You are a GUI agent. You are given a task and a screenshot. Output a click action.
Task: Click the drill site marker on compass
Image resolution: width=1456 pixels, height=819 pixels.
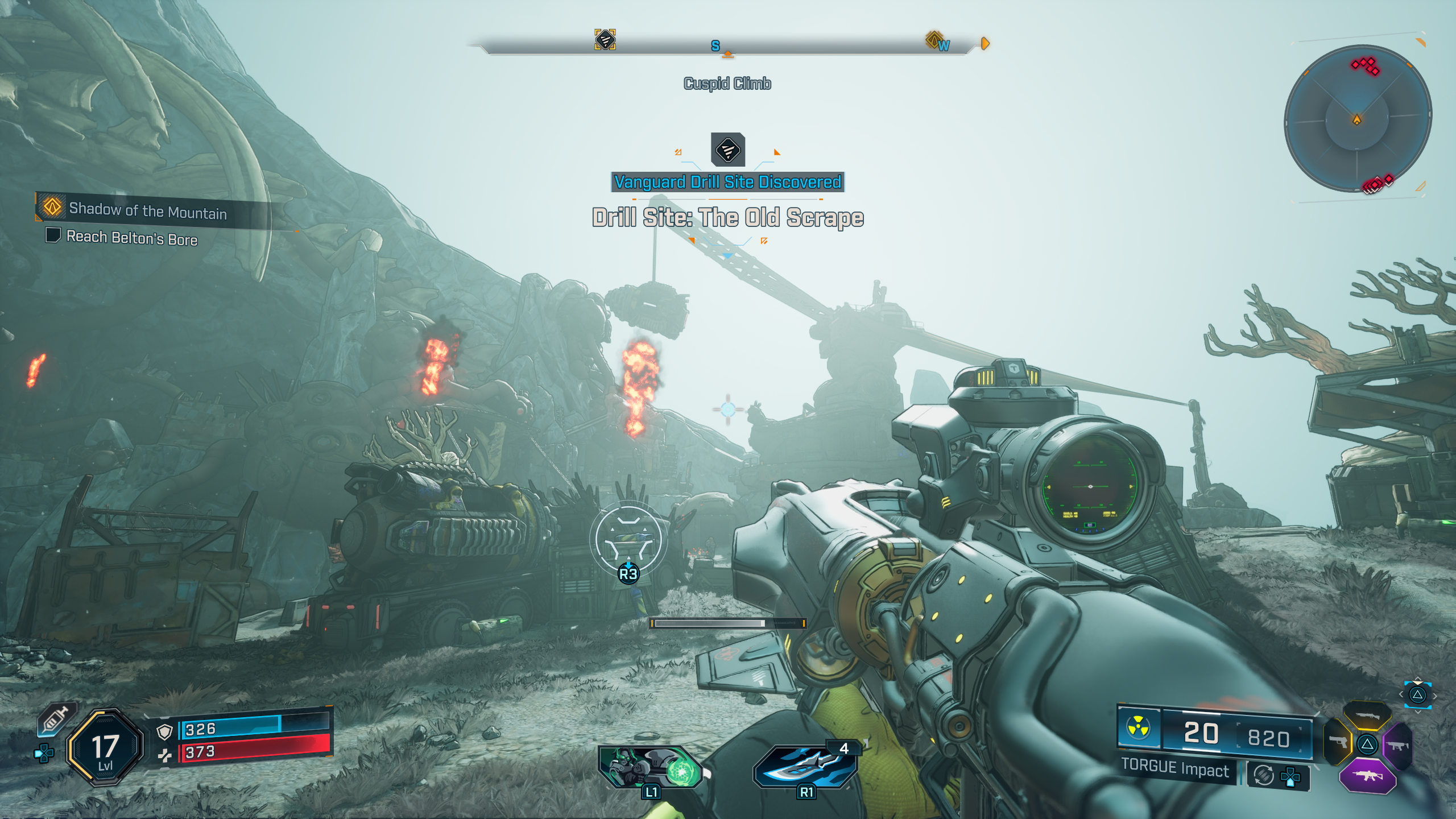605,40
